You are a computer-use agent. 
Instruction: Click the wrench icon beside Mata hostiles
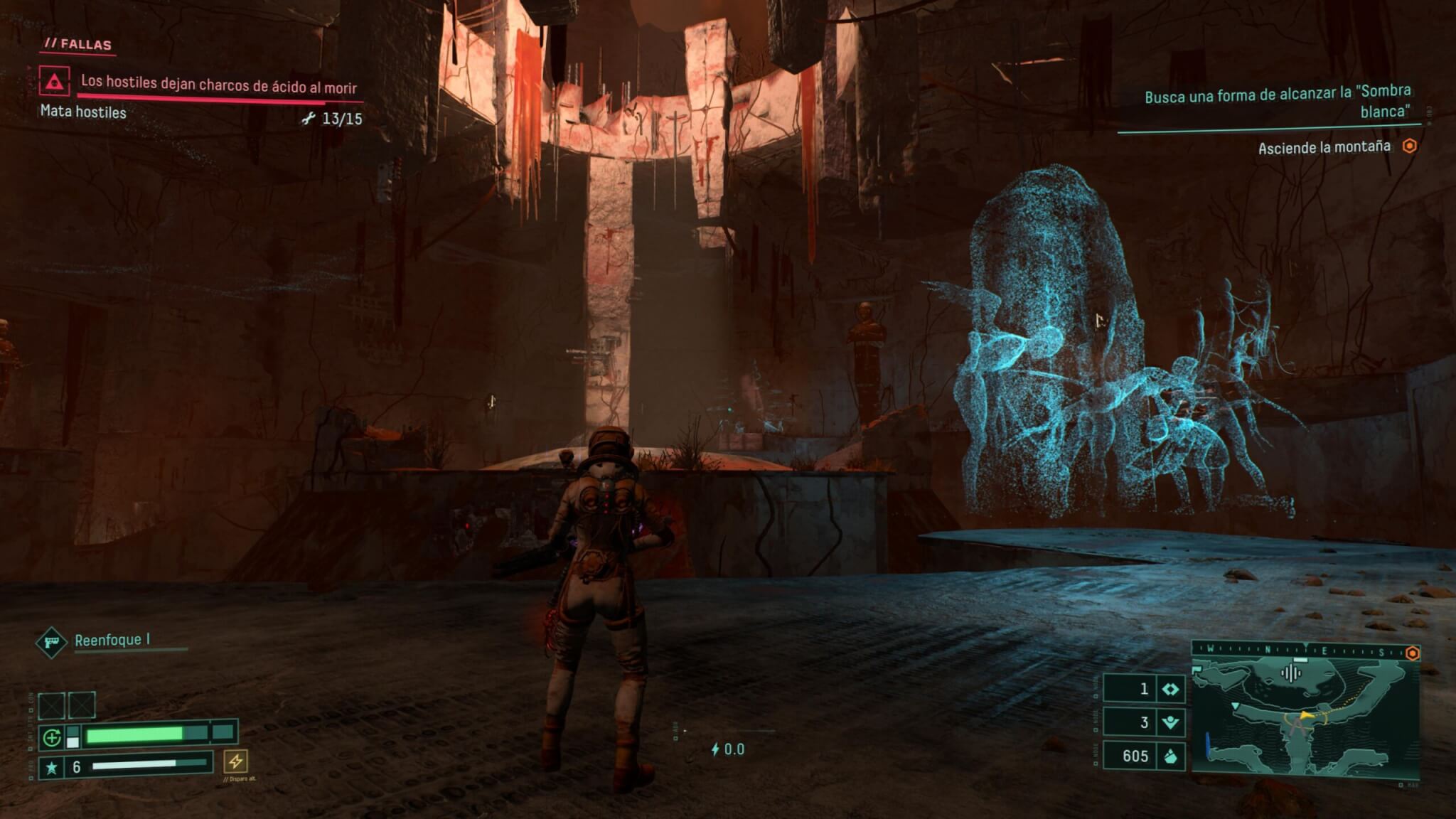308,119
